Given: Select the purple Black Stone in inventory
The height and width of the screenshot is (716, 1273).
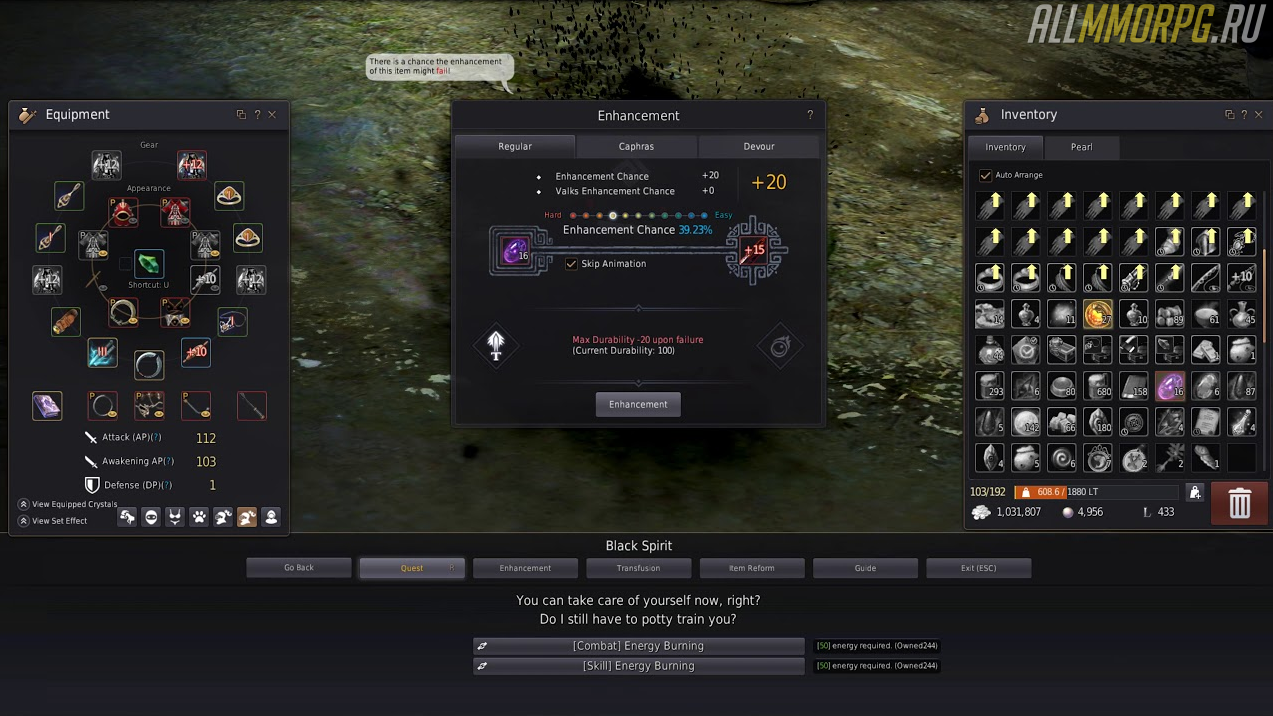Looking at the screenshot, I should click(x=1169, y=386).
